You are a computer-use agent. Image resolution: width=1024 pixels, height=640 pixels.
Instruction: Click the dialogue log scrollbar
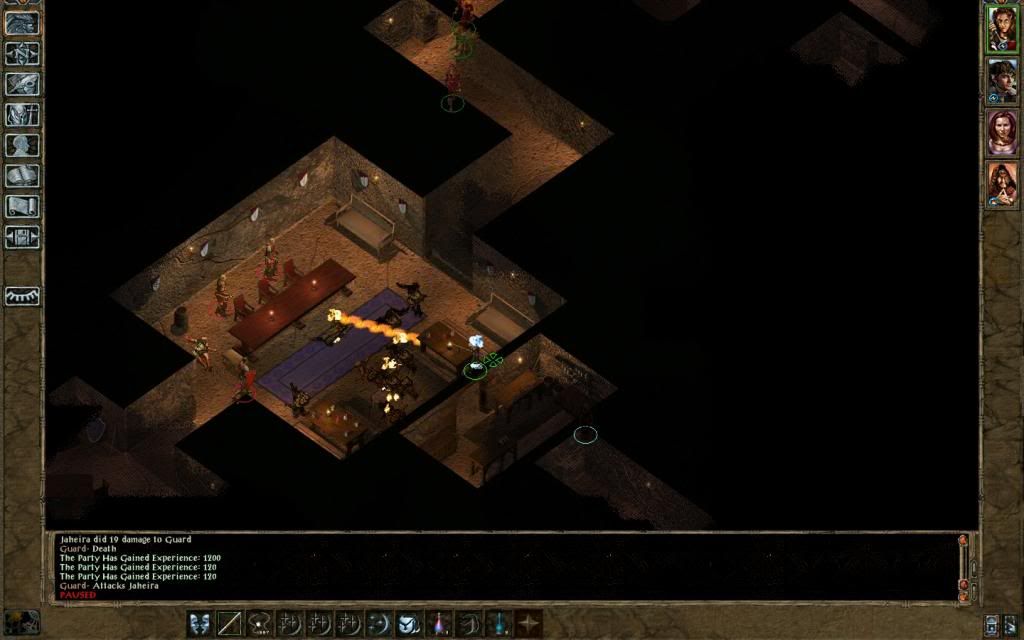(x=964, y=563)
